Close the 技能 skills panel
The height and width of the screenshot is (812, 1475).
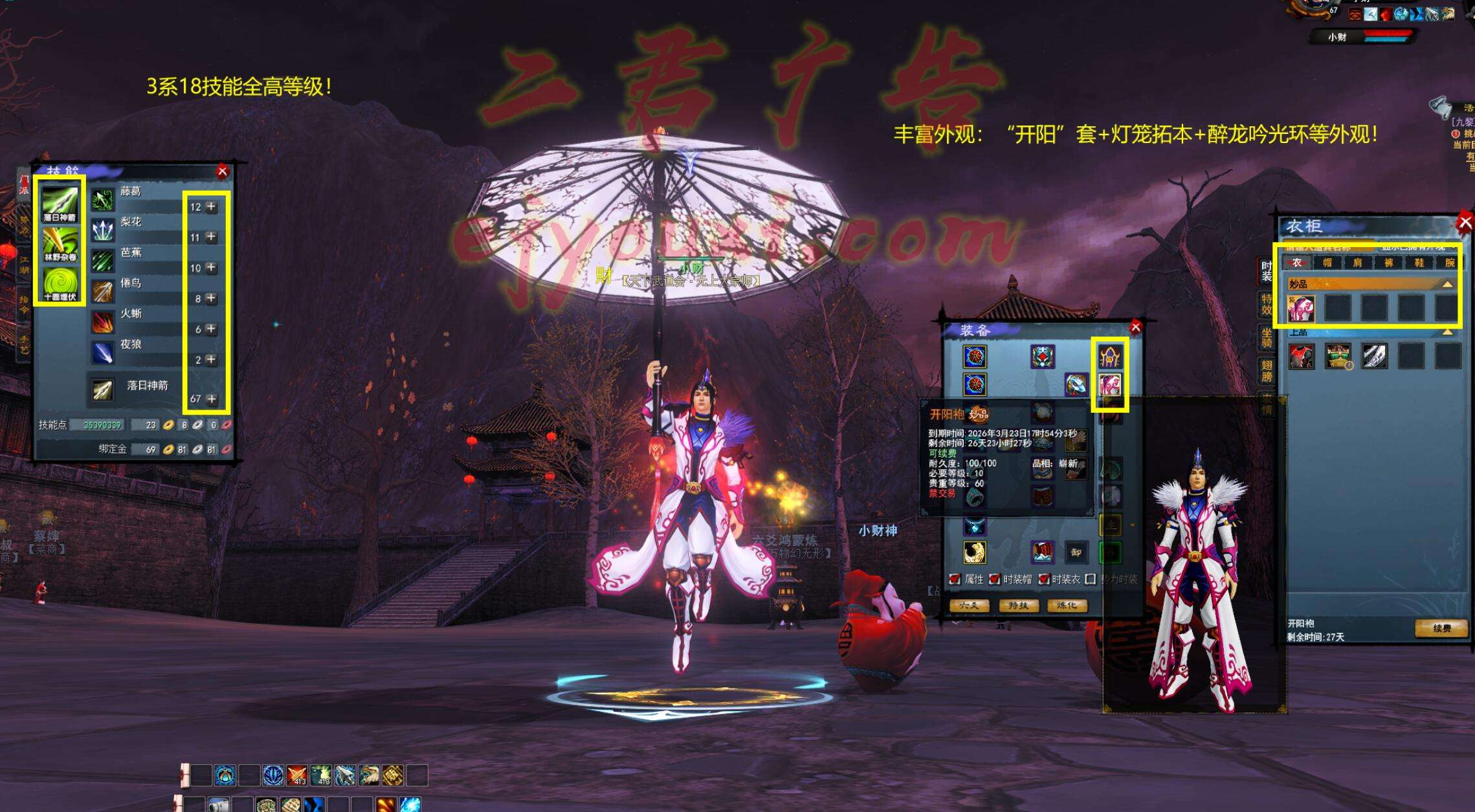[223, 171]
